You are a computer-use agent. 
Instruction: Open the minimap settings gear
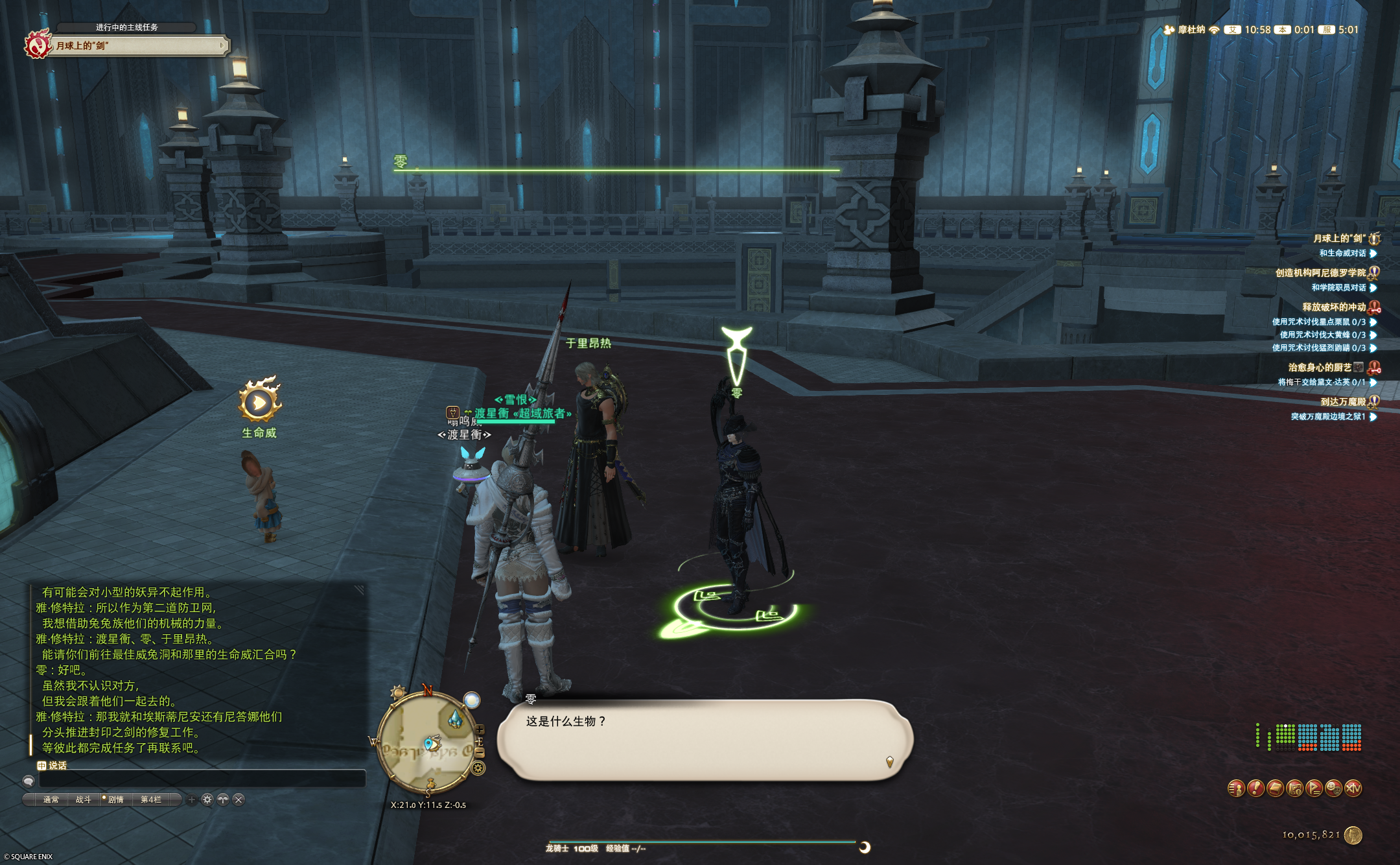478,768
